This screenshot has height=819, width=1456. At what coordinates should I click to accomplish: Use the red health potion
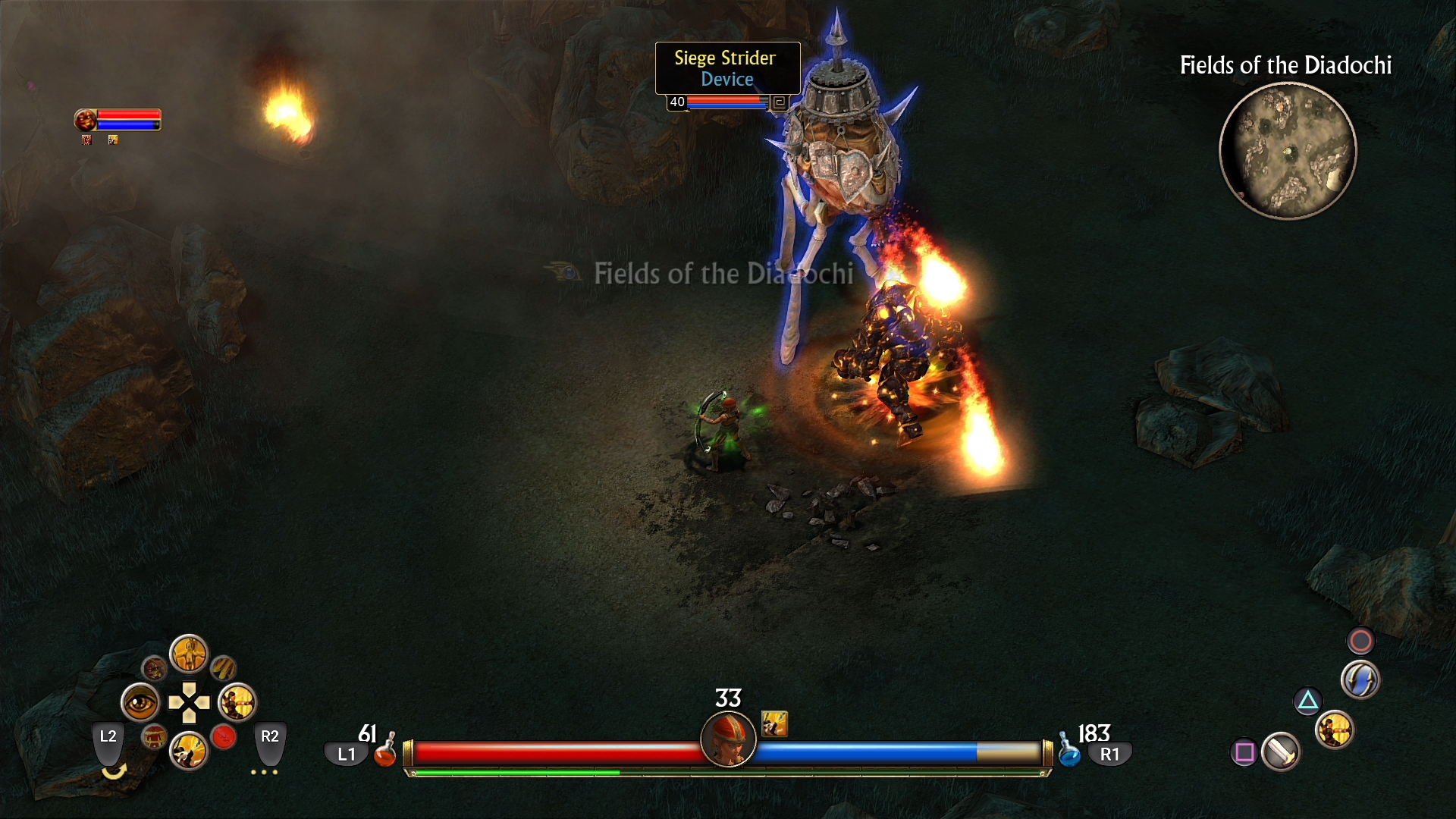385,752
